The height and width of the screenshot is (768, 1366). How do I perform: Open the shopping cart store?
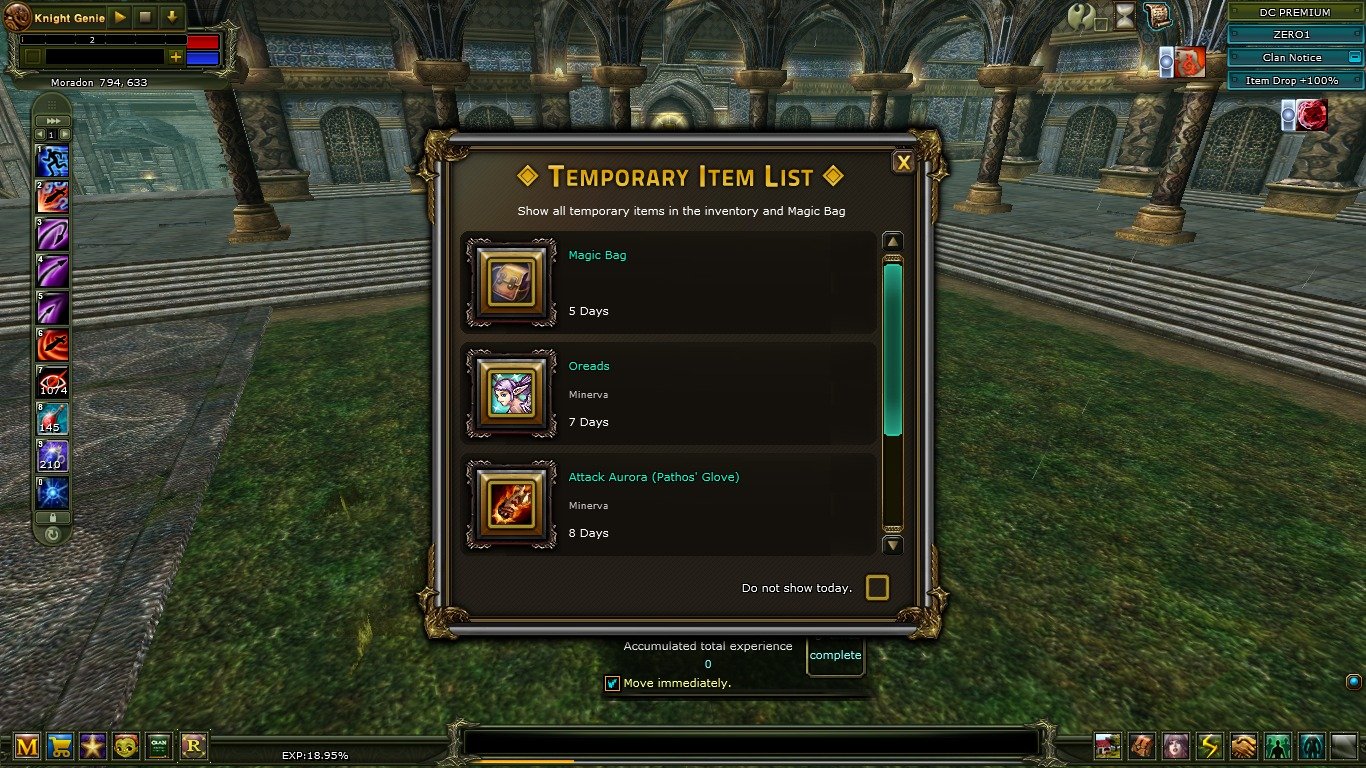click(x=60, y=745)
